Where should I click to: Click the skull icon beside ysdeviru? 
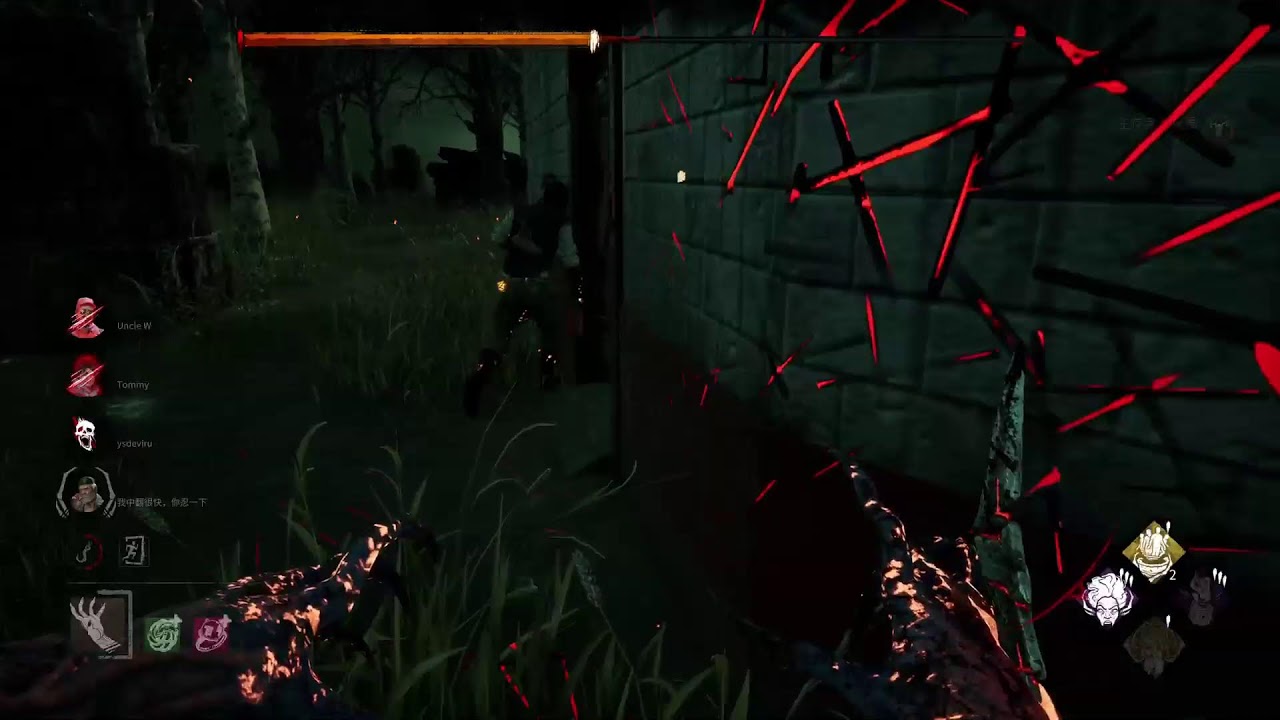[x=85, y=434]
